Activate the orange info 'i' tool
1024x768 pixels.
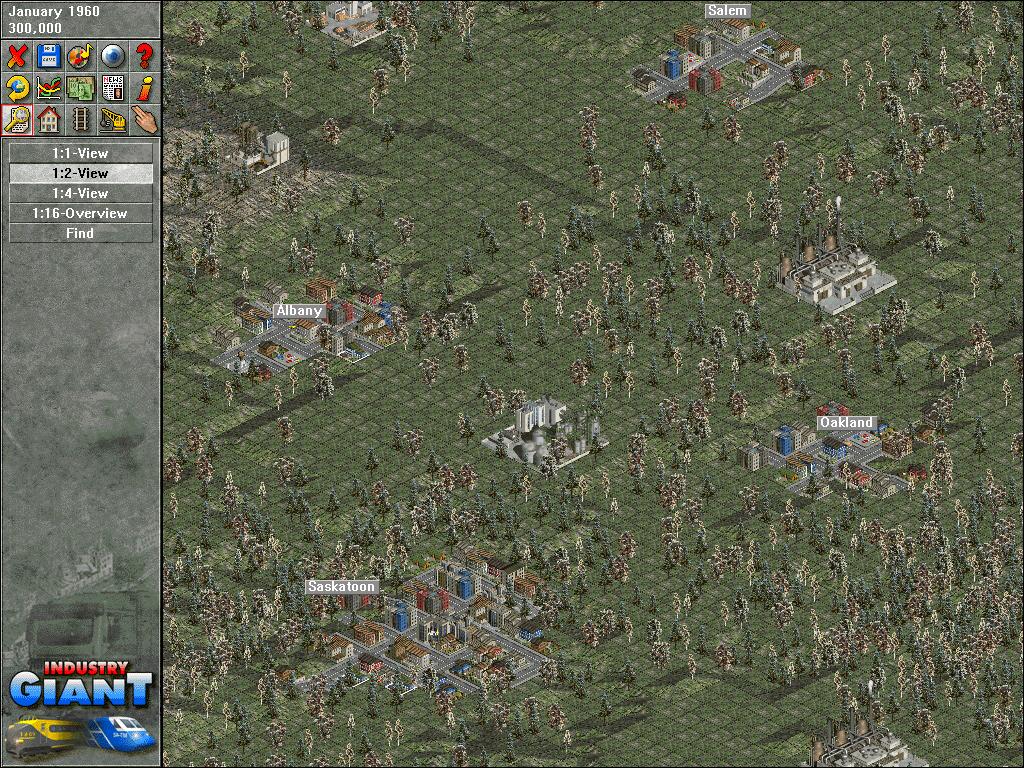(145, 88)
